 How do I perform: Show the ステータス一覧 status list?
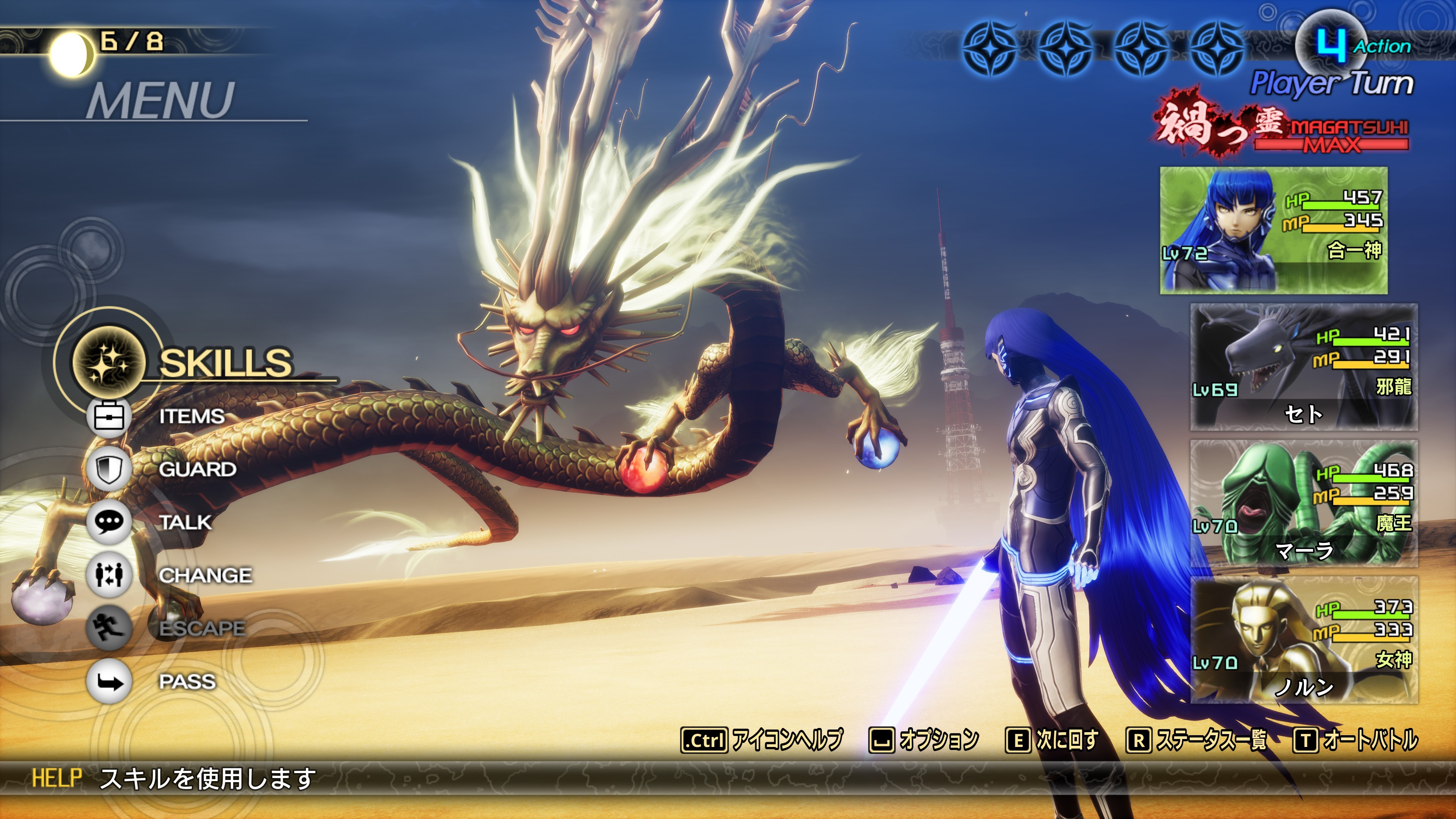tap(1197, 739)
